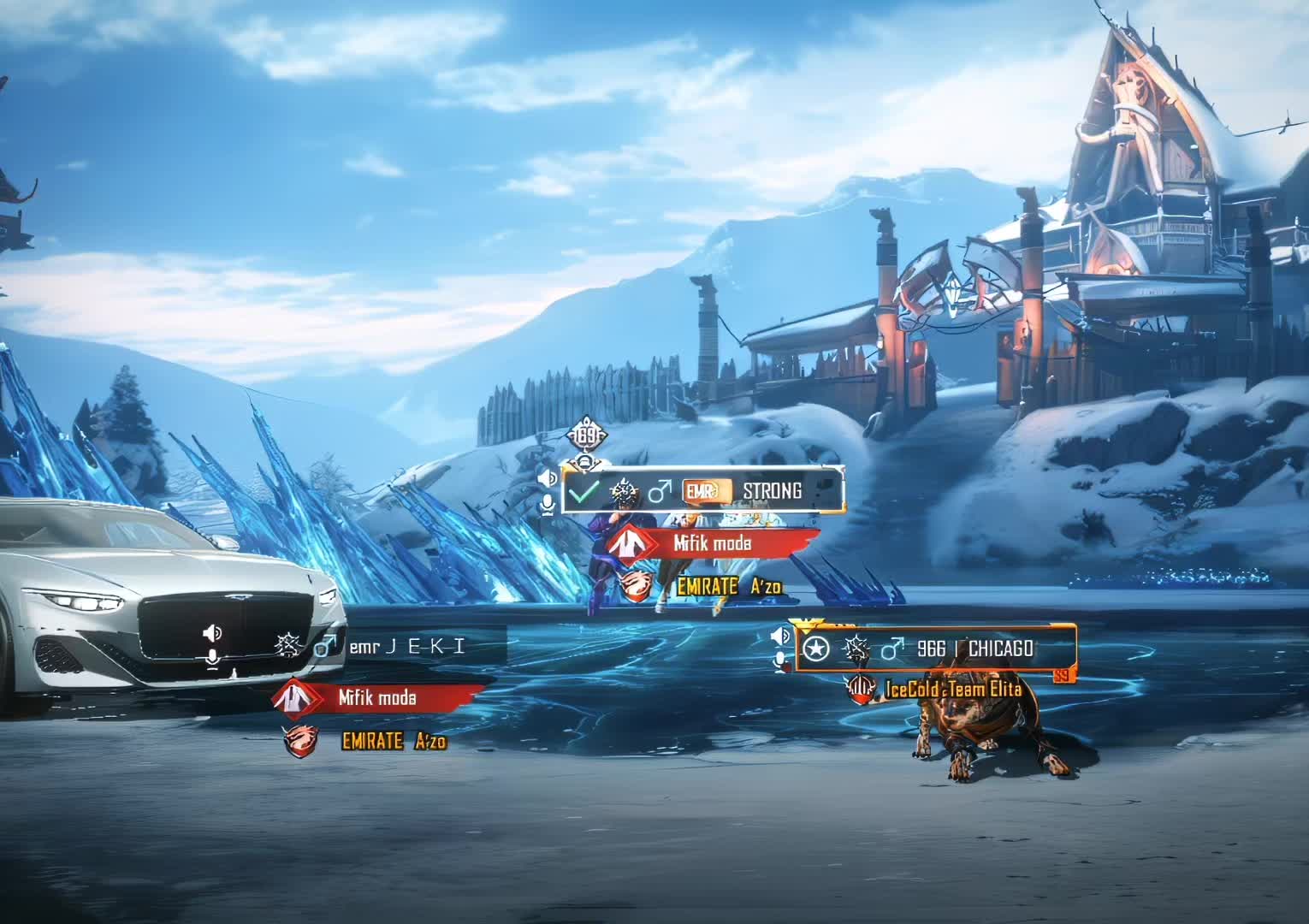Image resolution: width=1309 pixels, height=924 pixels.
Task: Toggle the microphone icon on the car grille
Action: coord(212,658)
